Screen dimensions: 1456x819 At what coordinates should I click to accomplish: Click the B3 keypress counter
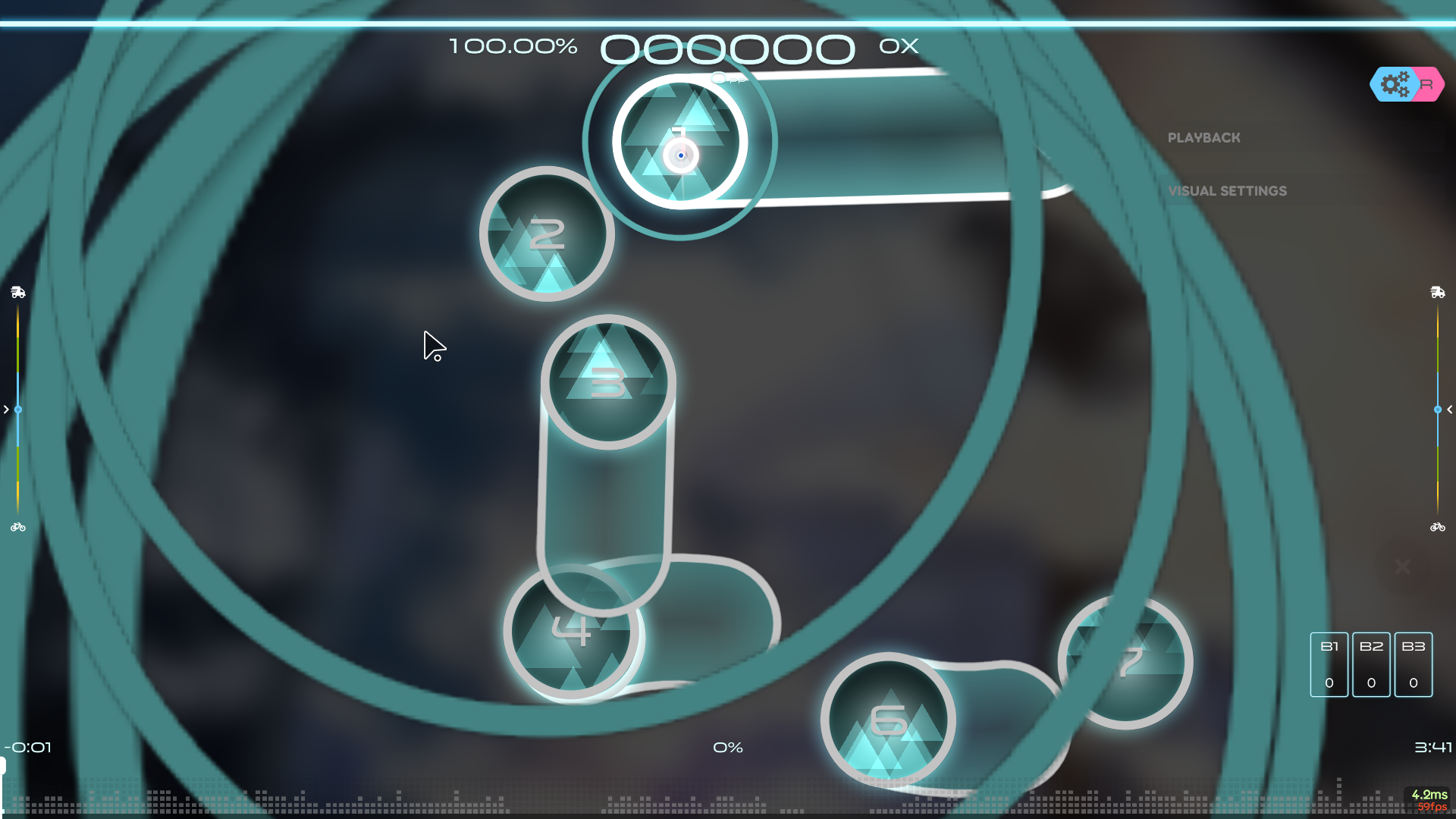coord(1413,664)
